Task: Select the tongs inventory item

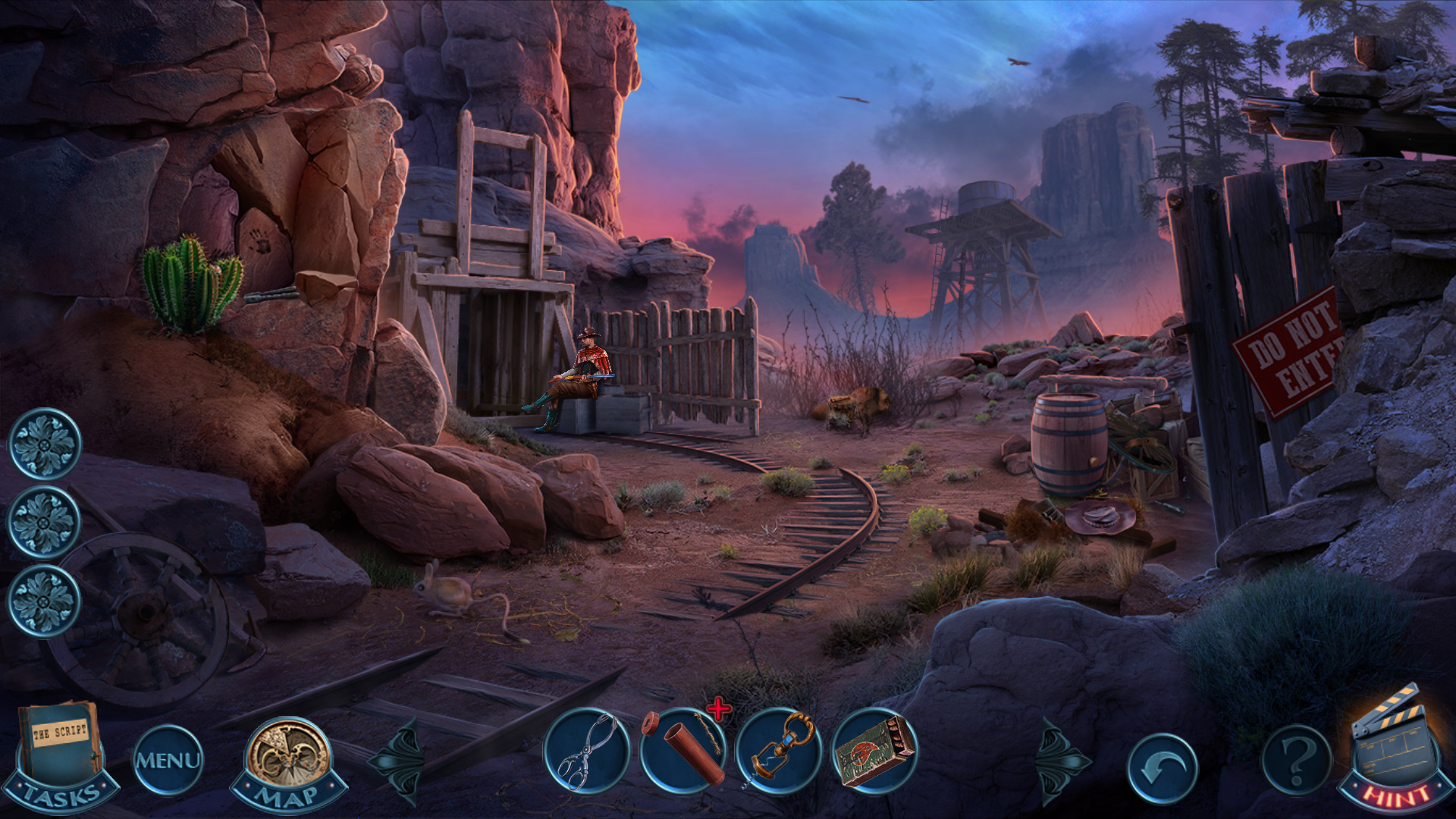Action: (x=586, y=751)
